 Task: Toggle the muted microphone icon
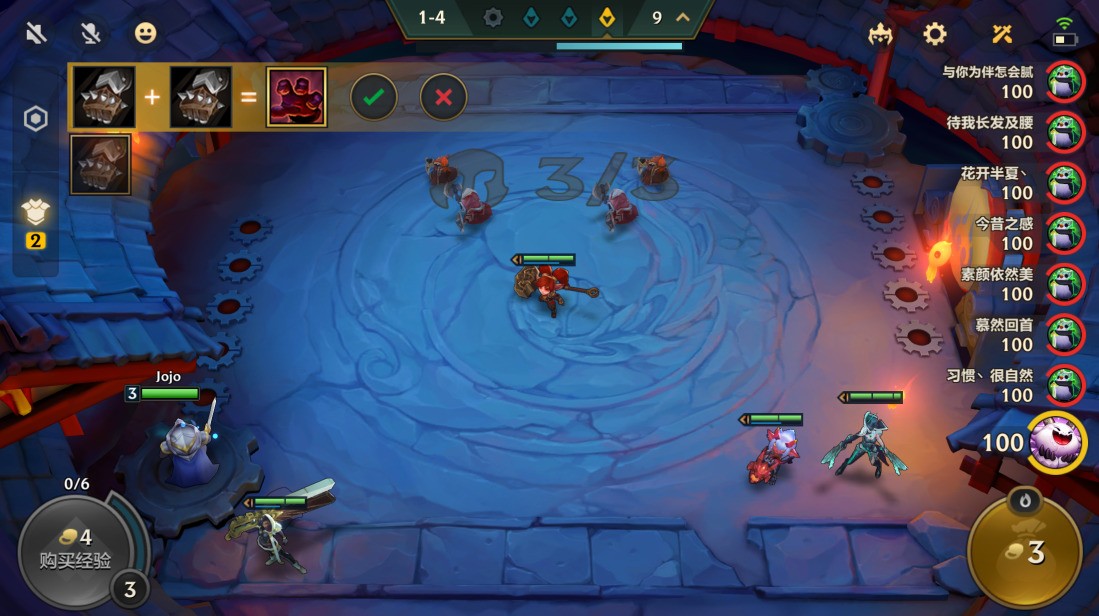point(91,34)
